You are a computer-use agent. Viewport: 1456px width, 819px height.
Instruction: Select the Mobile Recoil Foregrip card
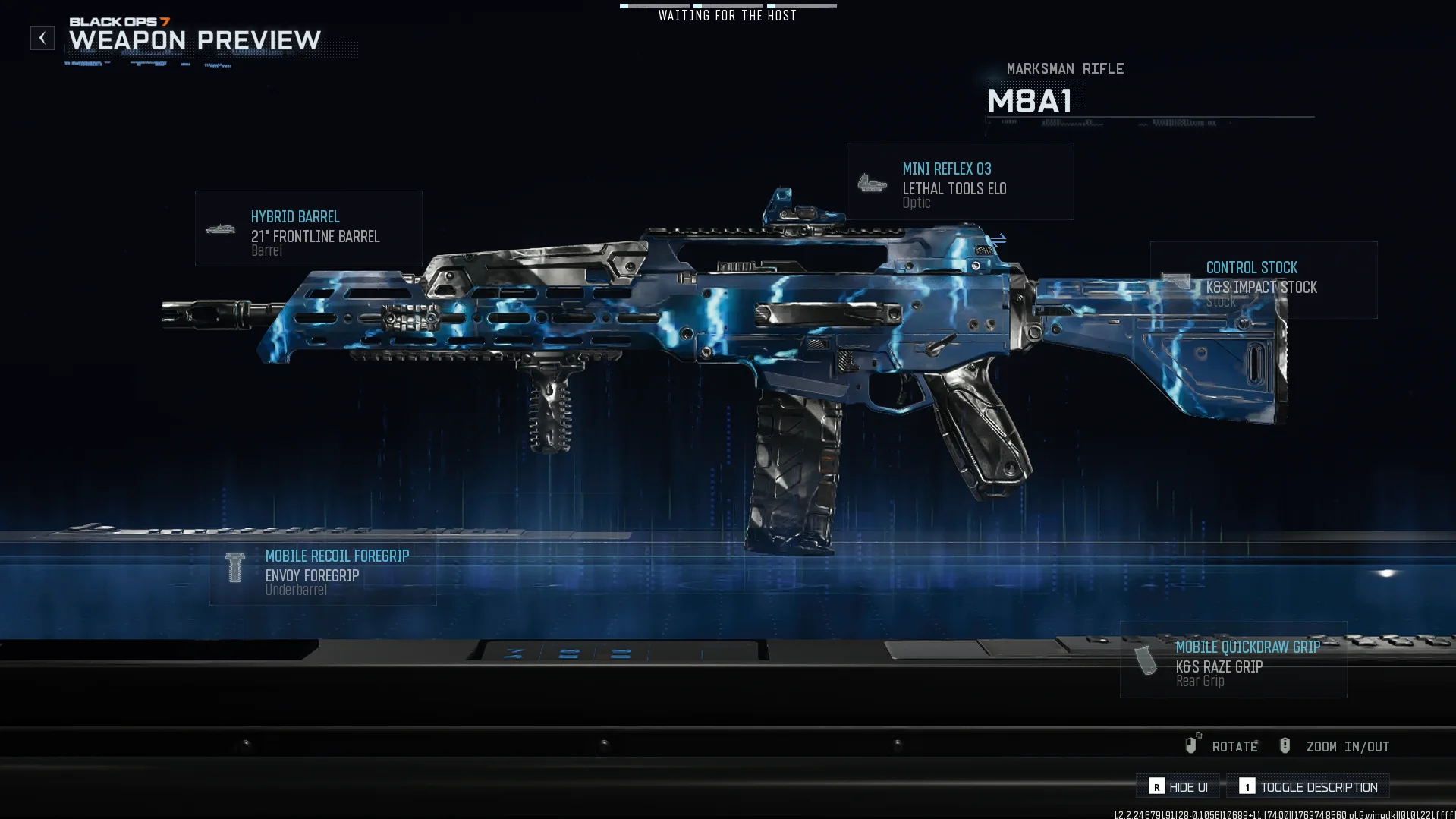323,570
